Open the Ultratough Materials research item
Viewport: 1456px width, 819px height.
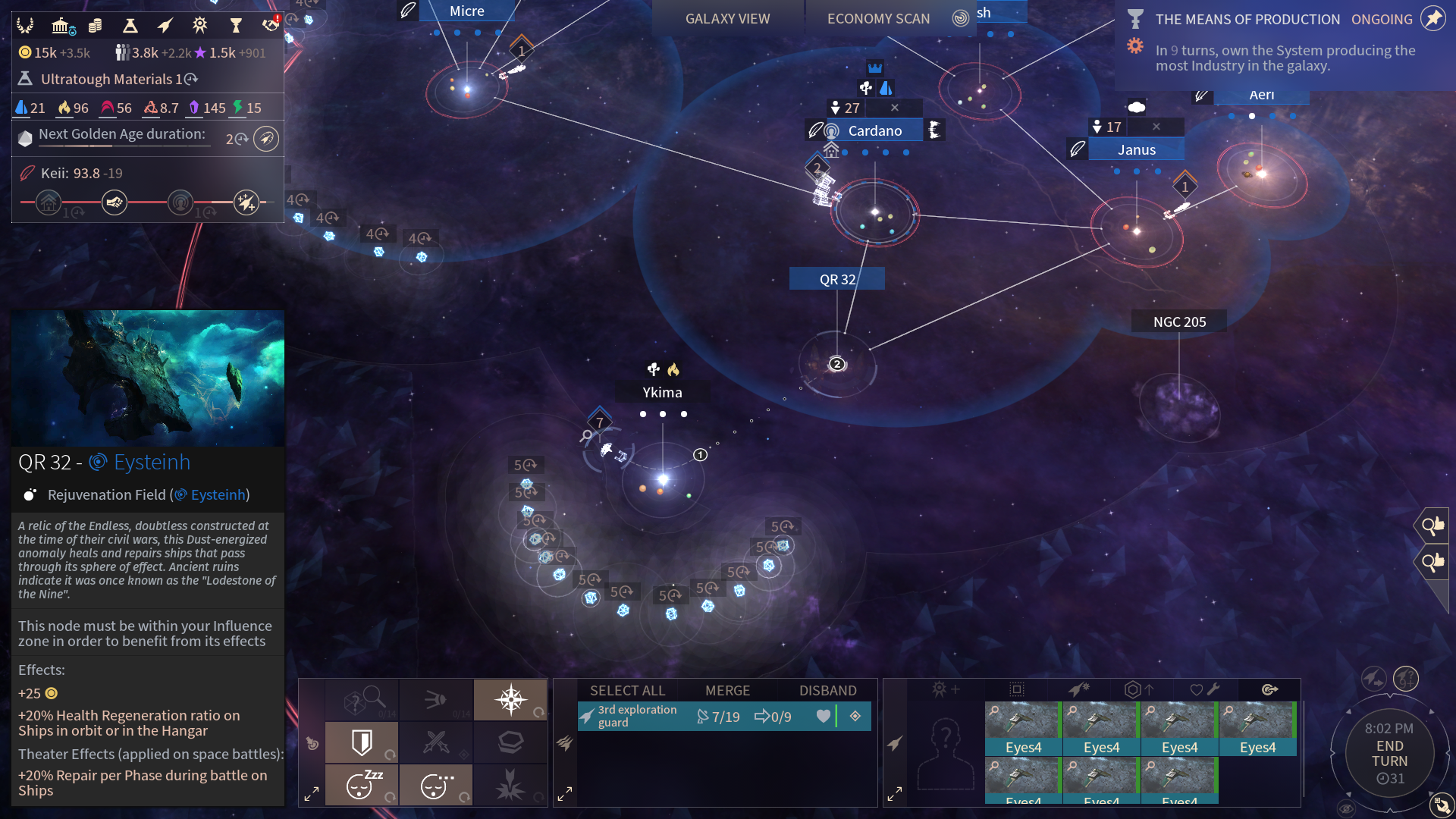[x=110, y=79]
